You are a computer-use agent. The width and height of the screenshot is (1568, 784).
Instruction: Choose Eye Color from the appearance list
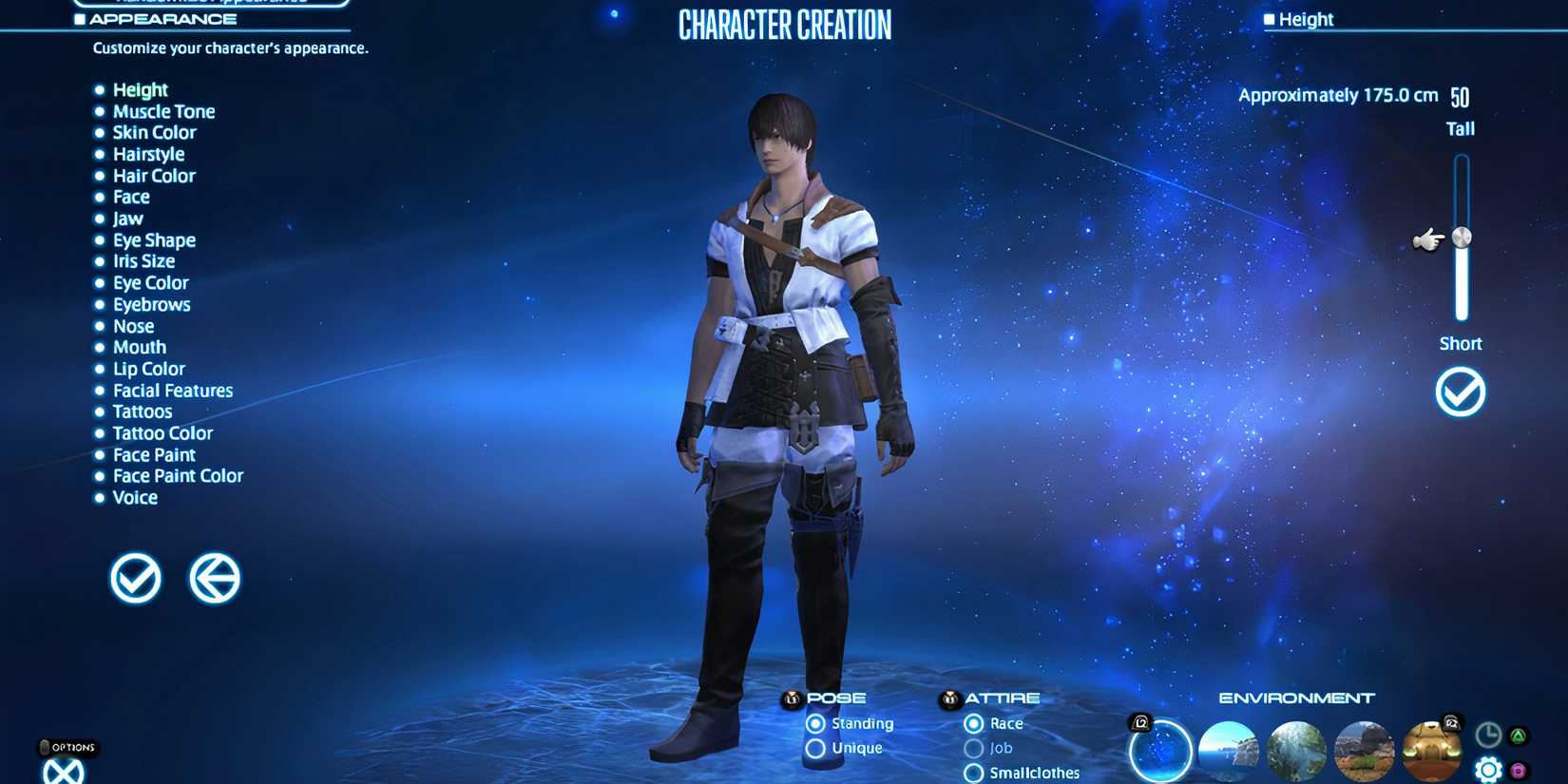(150, 282)
